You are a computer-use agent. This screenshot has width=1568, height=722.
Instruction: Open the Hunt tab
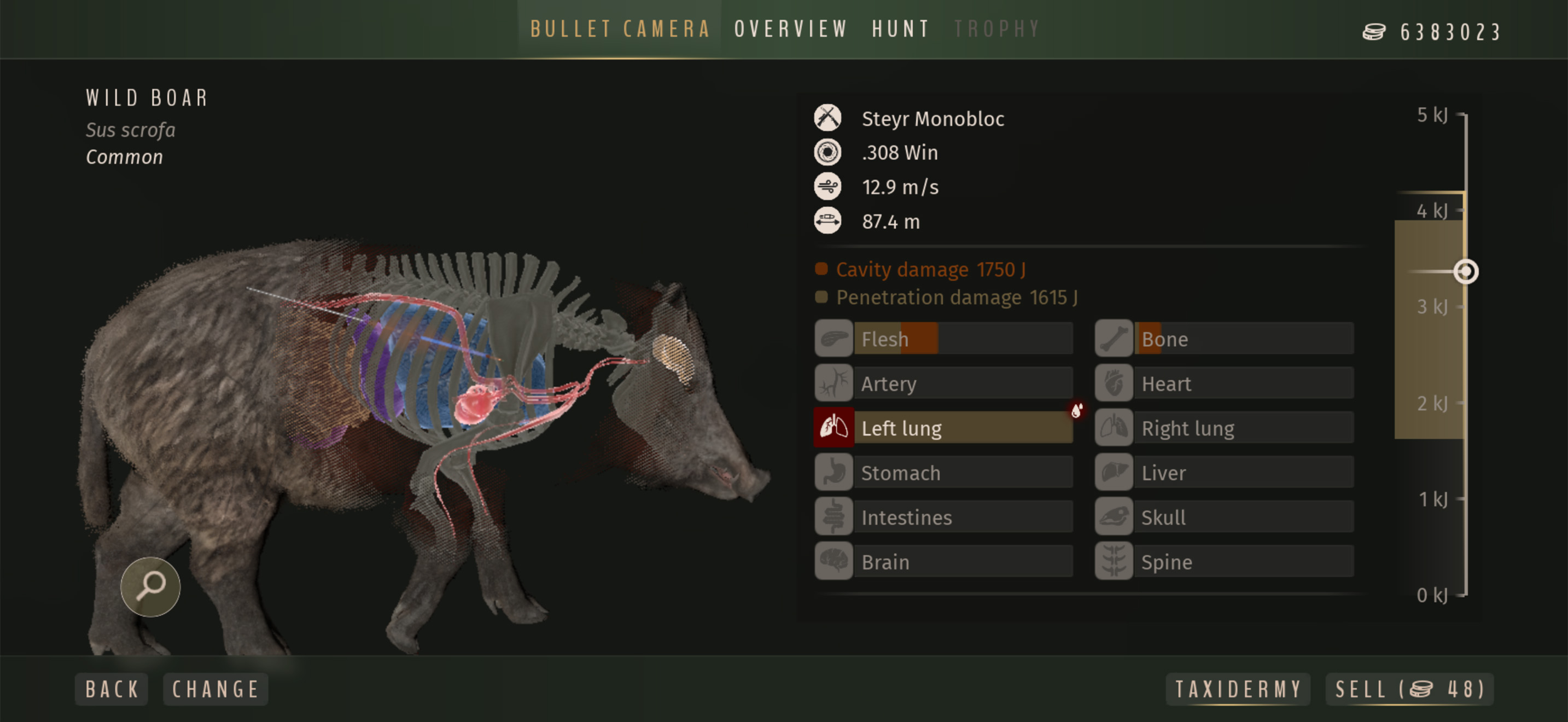click(x=900, y=28)
